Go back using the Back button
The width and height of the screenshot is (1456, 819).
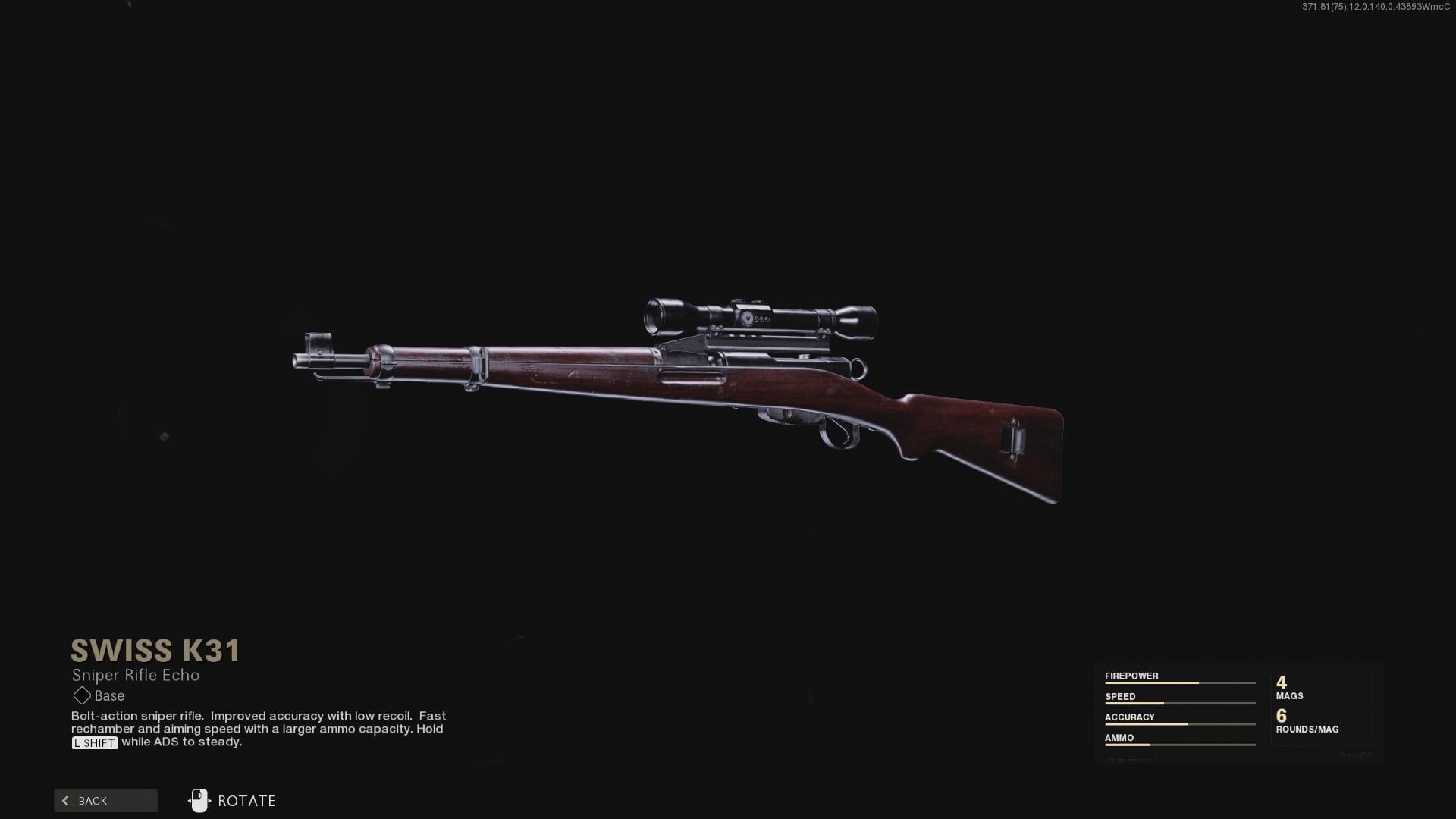[x=105, y=801]
